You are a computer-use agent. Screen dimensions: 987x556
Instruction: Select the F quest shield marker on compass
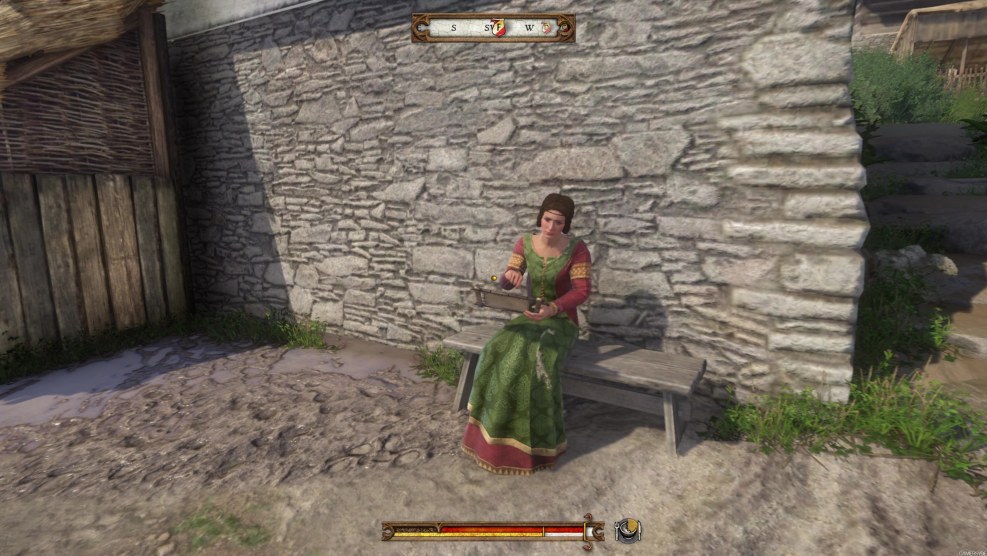click(498, 28)
